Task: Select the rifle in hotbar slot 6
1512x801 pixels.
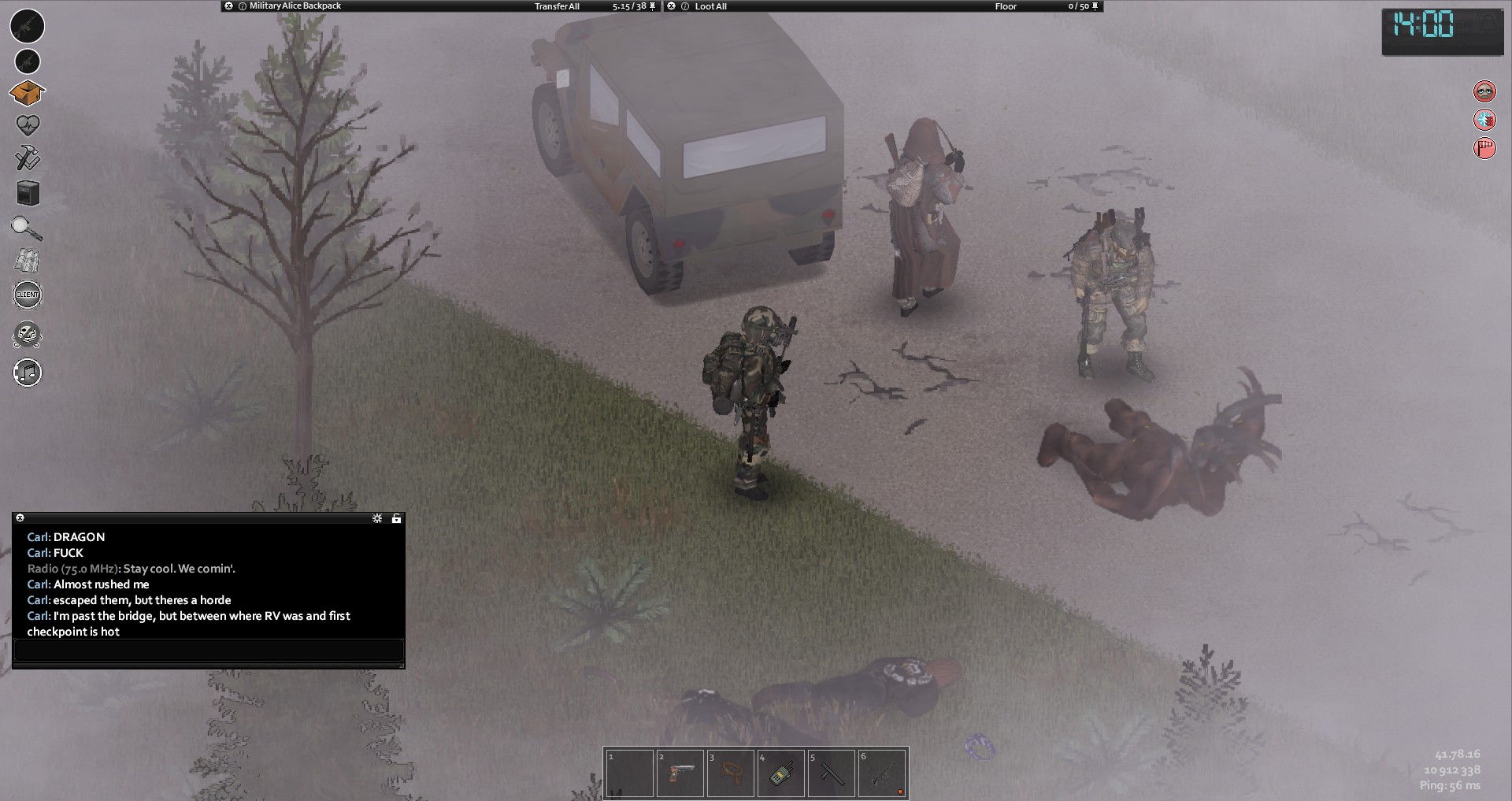Action: click(x=882, y=773)
